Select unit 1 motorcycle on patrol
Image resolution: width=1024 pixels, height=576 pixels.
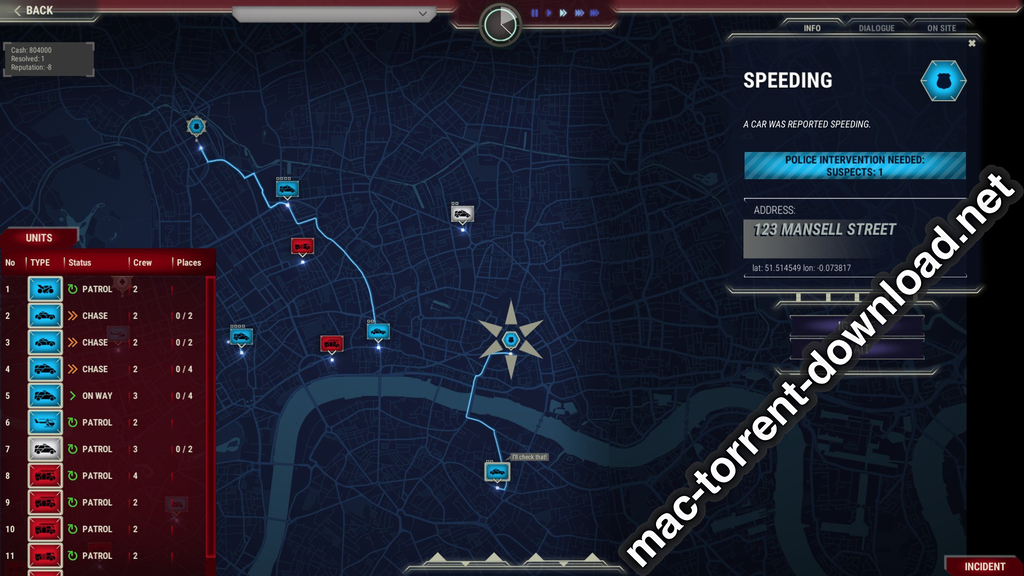tap(45, 289)
